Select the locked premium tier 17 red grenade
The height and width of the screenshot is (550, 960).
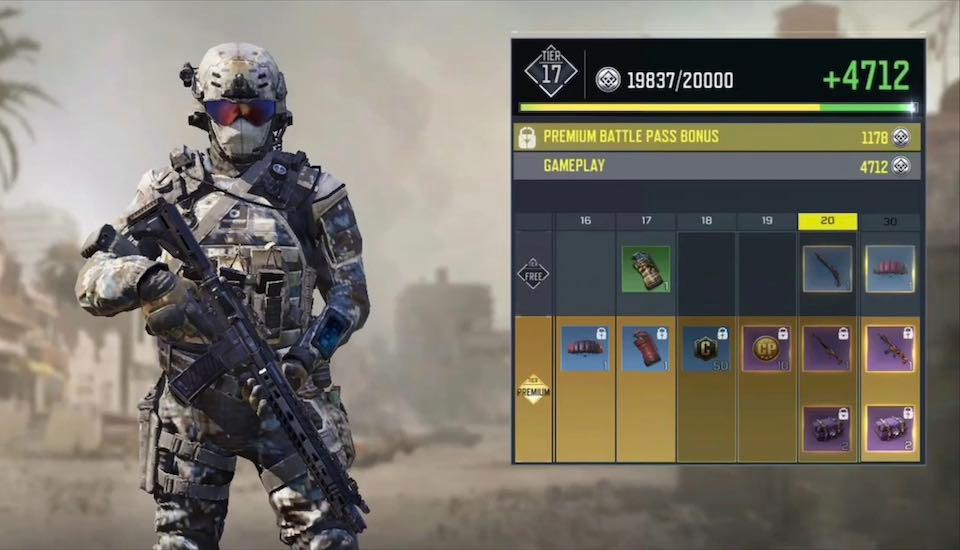(646, 349)
